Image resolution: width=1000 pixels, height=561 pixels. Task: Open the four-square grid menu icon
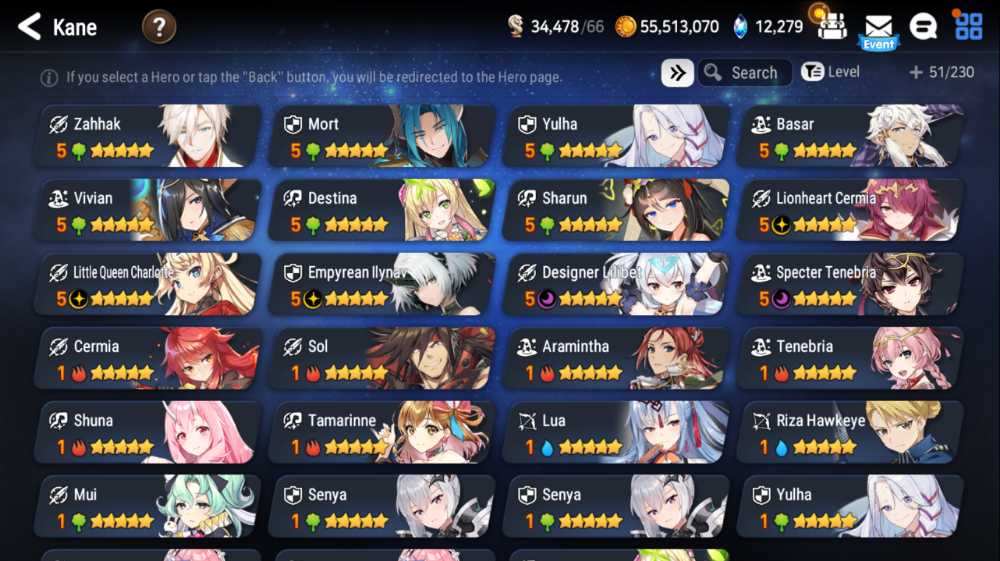pos(968,27)
